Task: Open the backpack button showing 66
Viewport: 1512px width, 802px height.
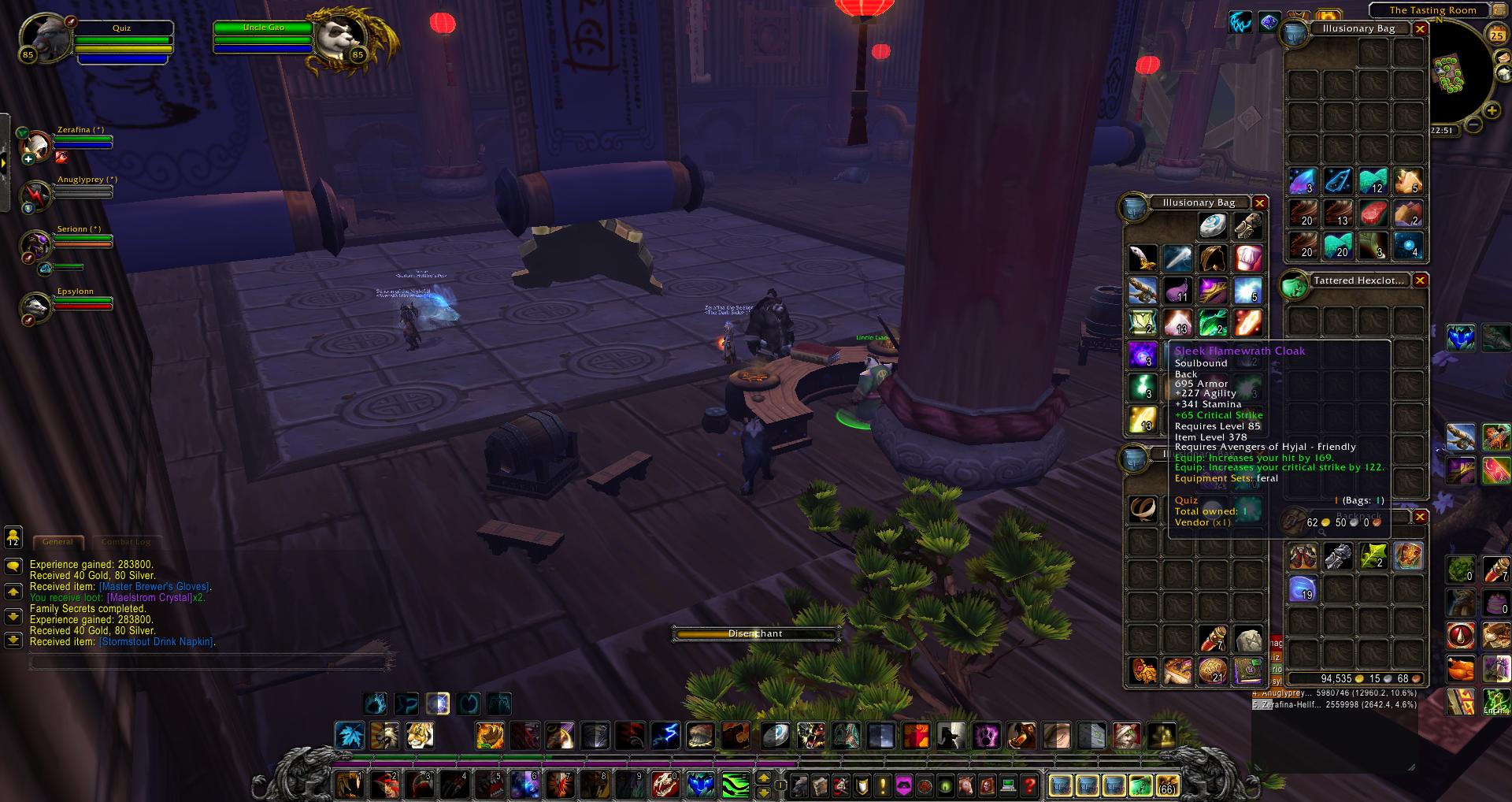Action: 1166,785
